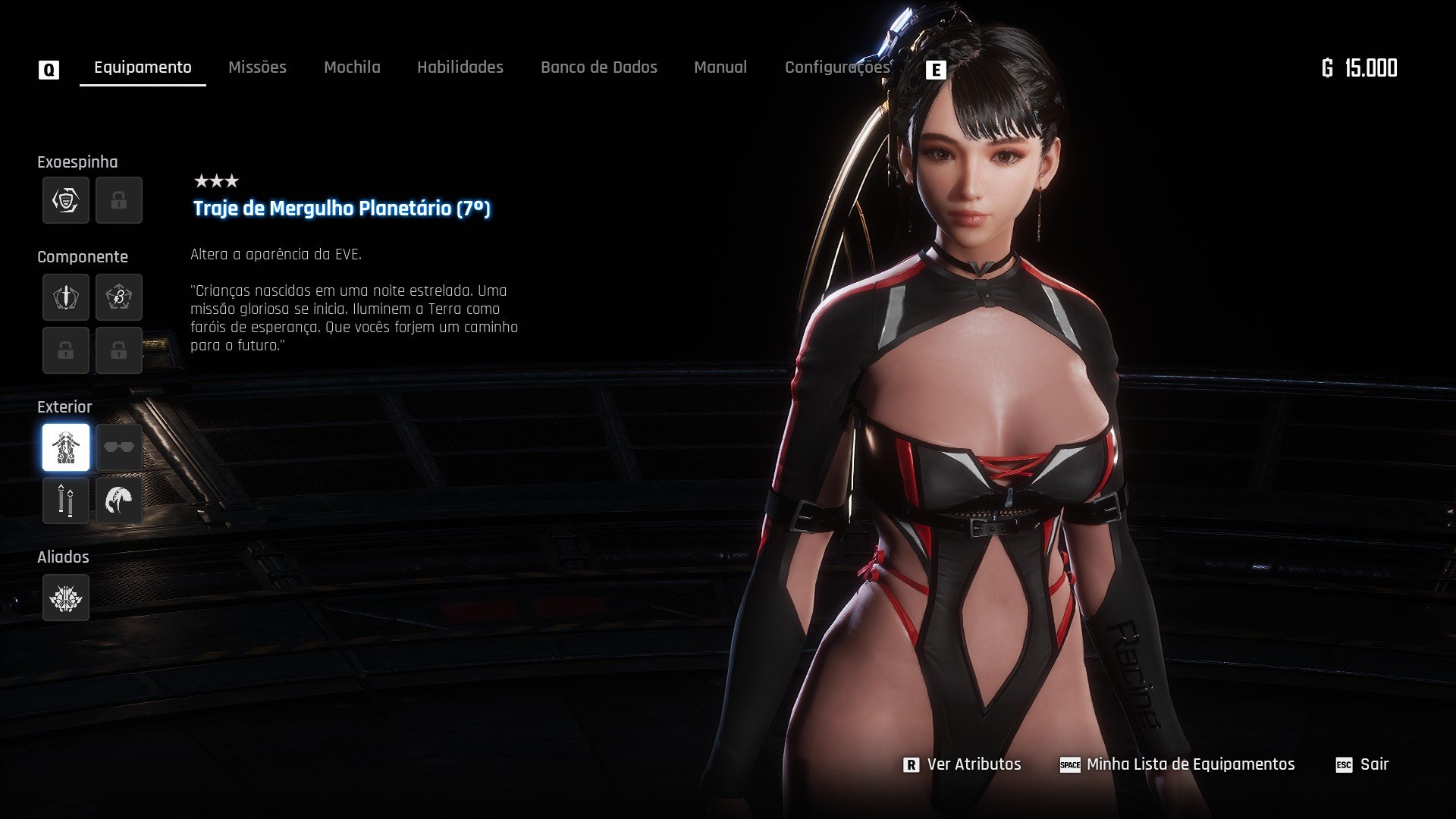
Task: Open the glasses accessory slot
Action: coord(119,447)
